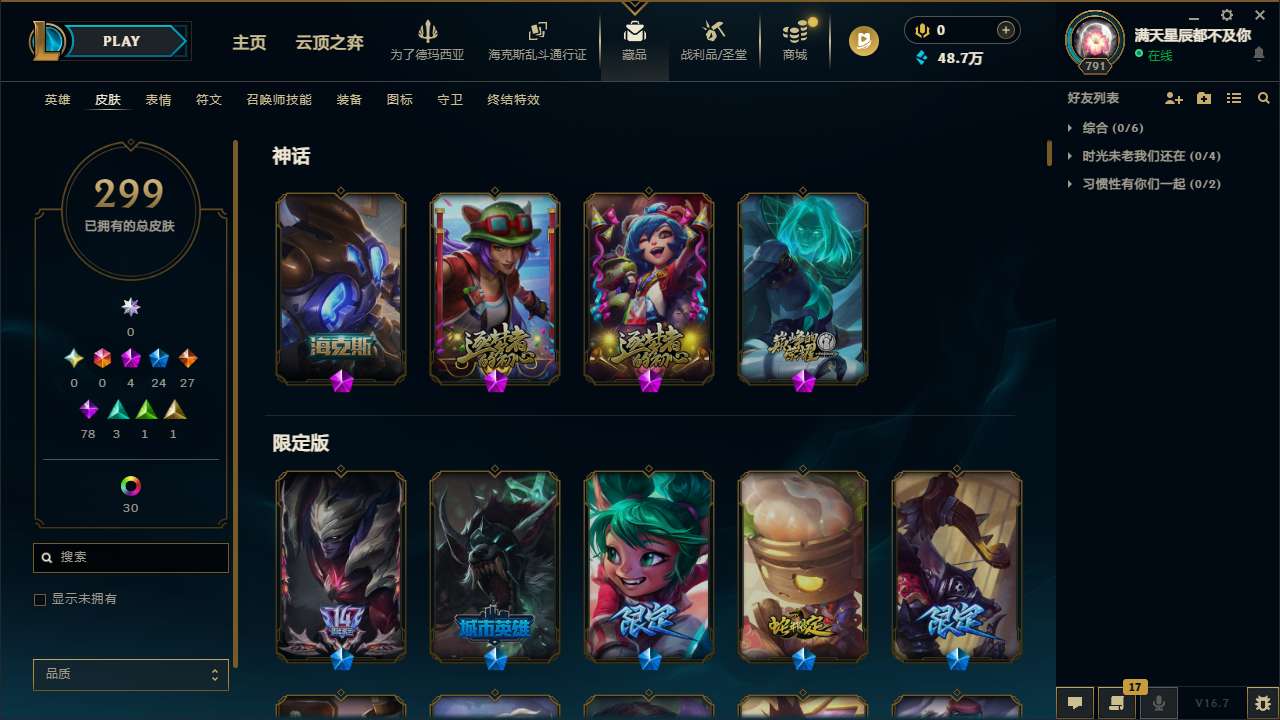Click the microphone icon in the bottom bar
1280x720 pixels.
pyautogui.click(x=1158, y=702)
